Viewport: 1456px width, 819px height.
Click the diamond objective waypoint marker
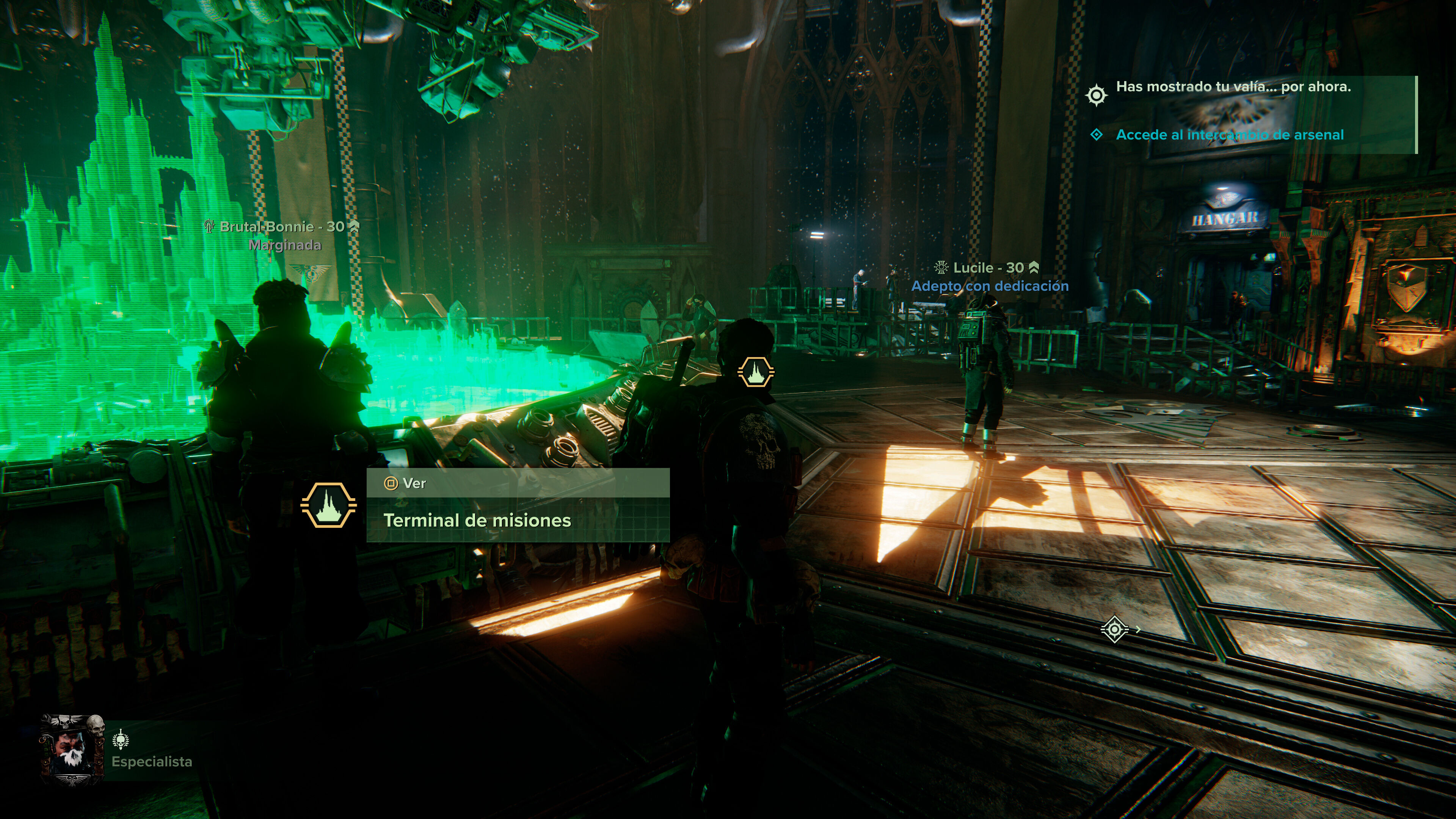pyautogui.click(x=1114, y=629)
